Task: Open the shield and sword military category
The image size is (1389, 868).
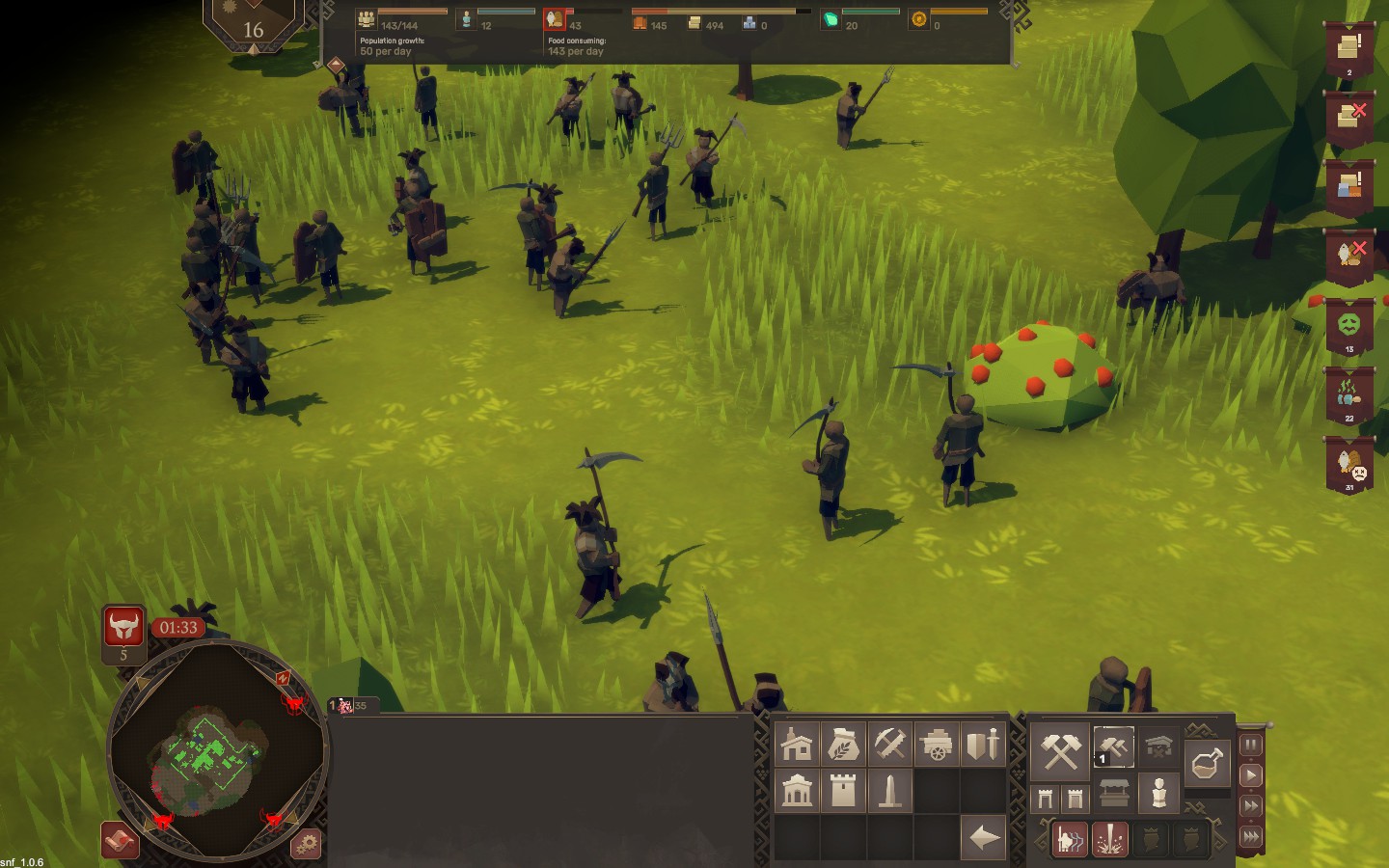Action: point(982,745)
